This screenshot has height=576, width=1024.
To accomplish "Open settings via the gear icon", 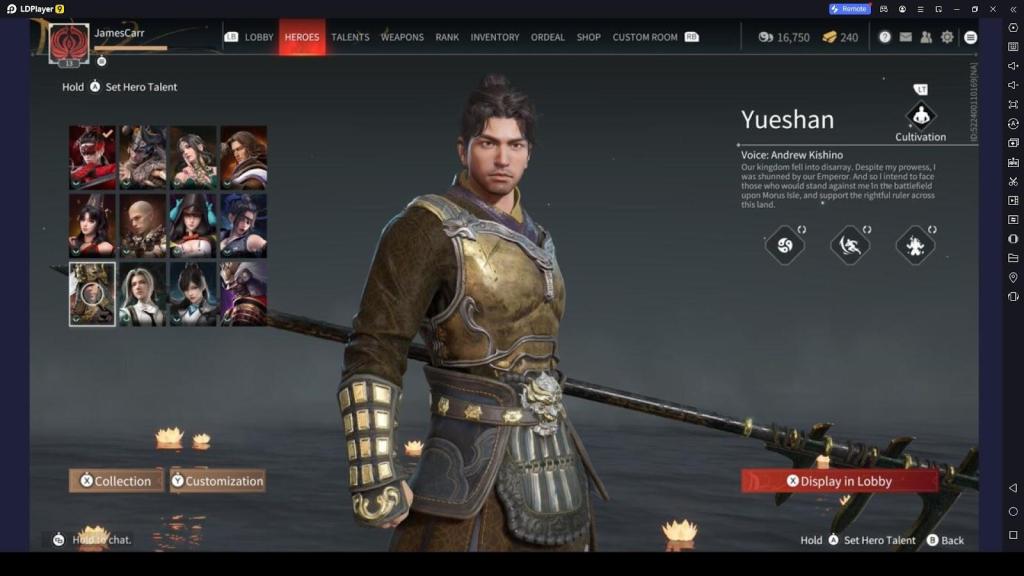I will click(947, 37).
